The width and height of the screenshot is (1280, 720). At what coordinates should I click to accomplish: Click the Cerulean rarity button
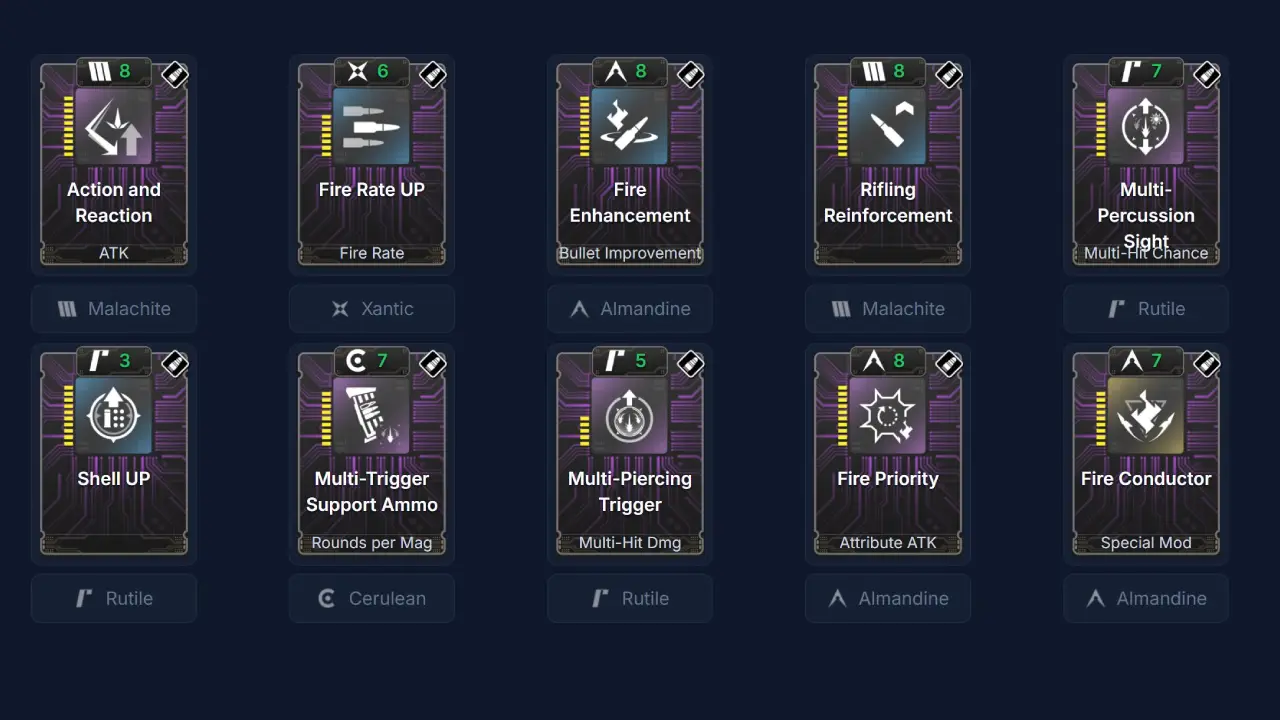tap(372, 598)
